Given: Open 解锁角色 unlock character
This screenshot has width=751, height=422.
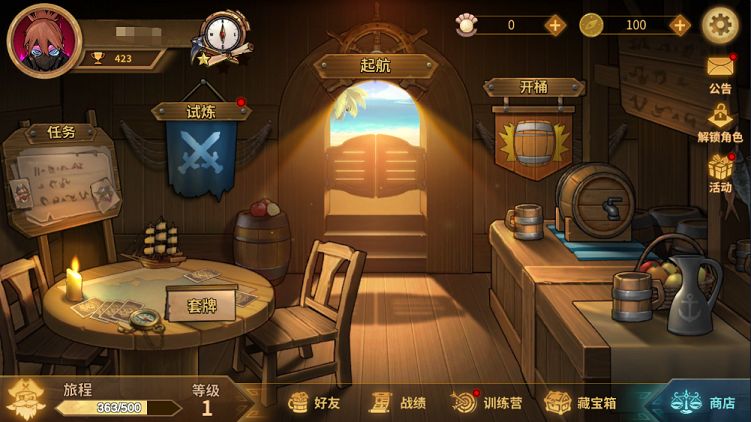Looking at the screenshot, I should coord(720,122).
